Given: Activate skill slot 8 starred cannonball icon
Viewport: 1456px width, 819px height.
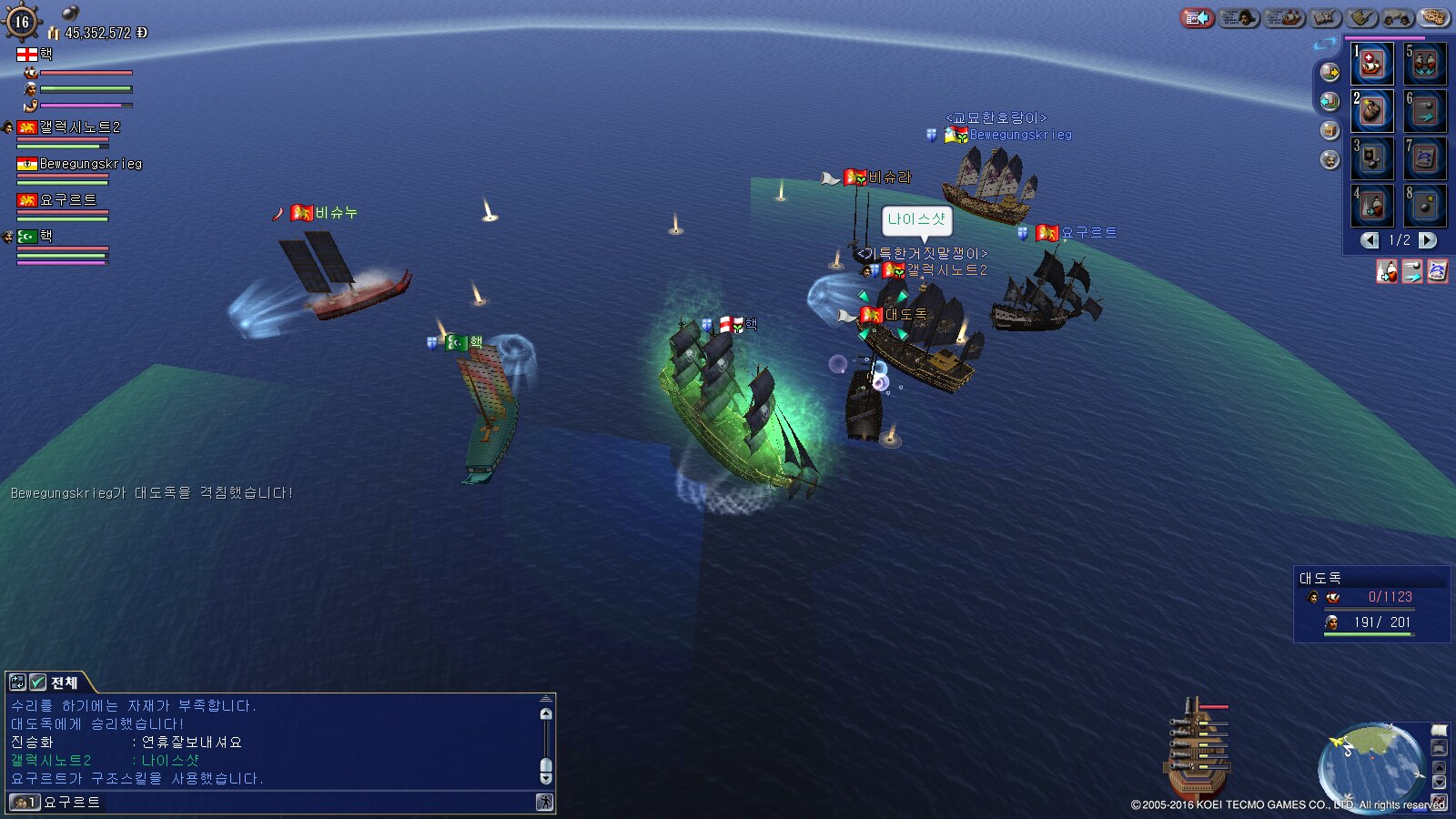Looking at the screenshot, I should [x=1425, y=206].
